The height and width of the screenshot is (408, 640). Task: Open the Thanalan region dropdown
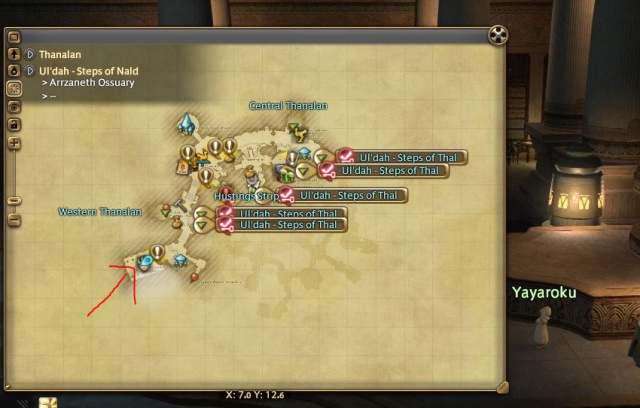[x=30, y=55]
